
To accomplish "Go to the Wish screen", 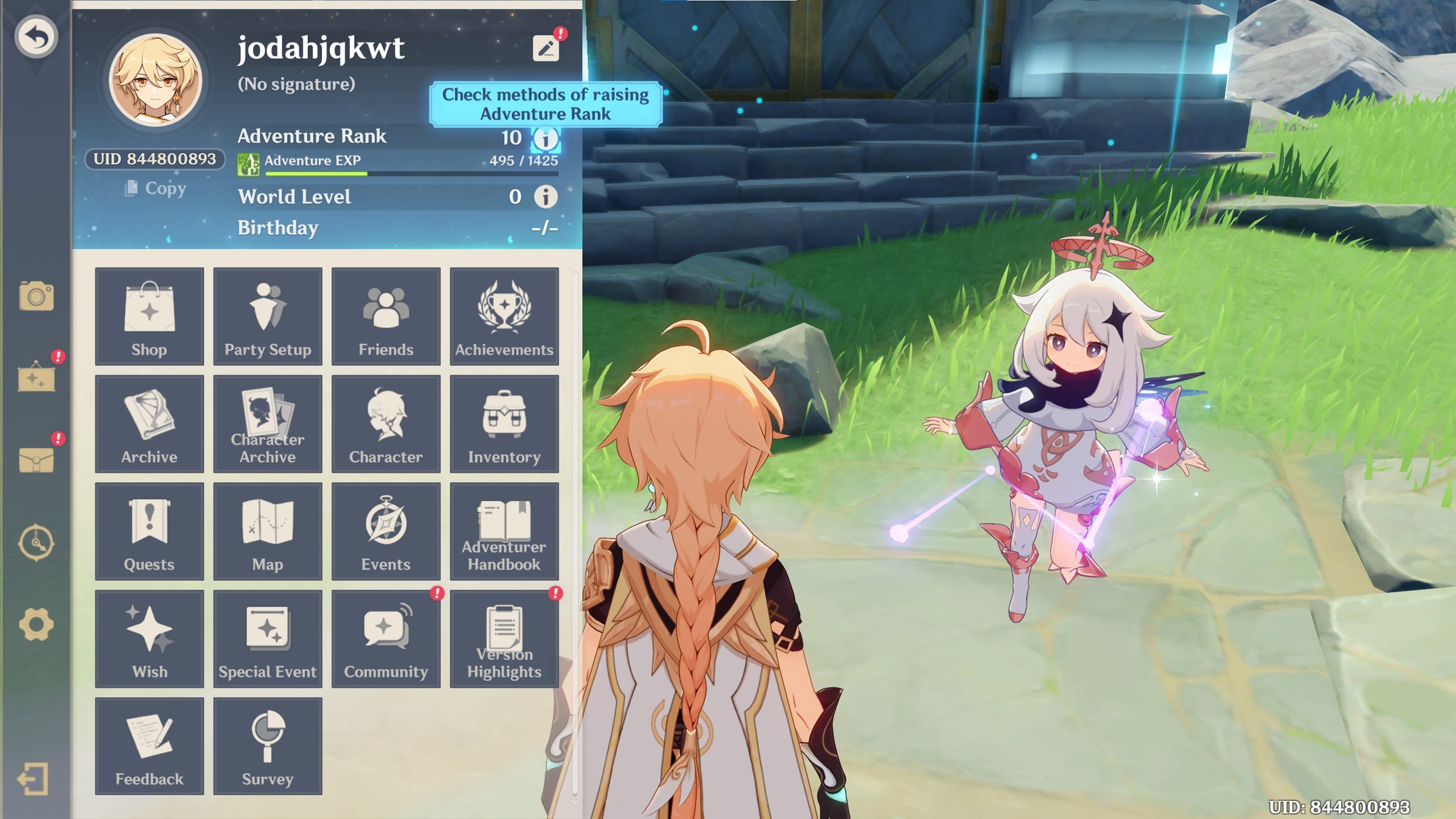I will (x=149, y=638).
